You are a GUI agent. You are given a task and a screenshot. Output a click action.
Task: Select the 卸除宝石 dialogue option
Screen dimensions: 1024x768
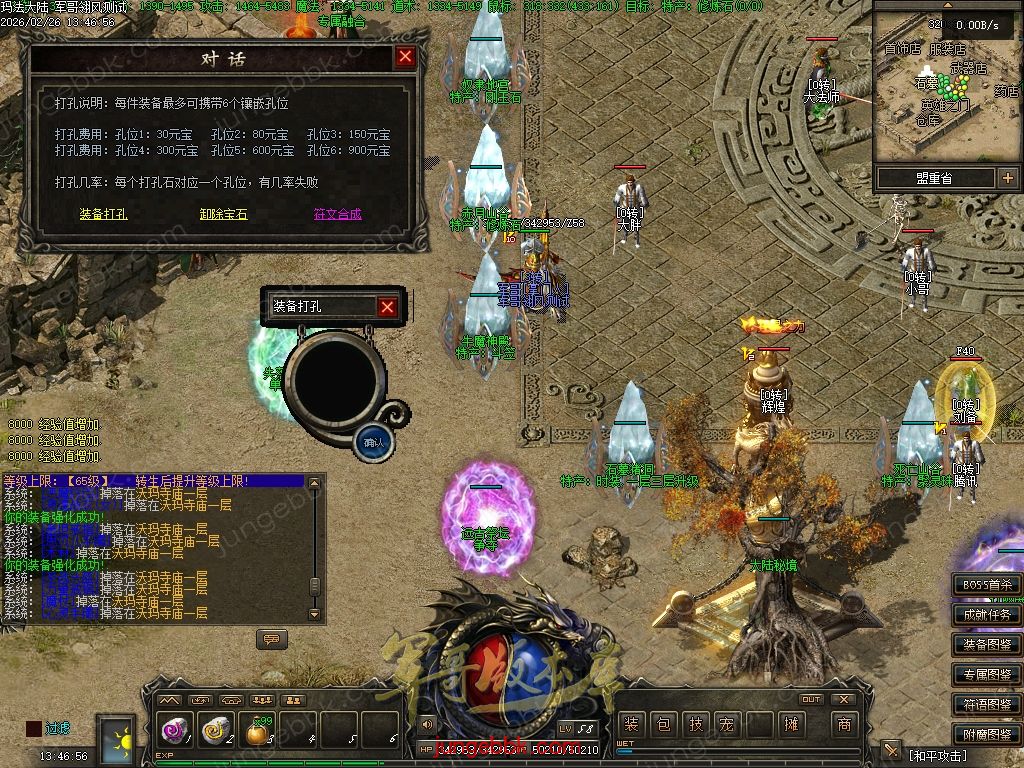pos(223,214)
